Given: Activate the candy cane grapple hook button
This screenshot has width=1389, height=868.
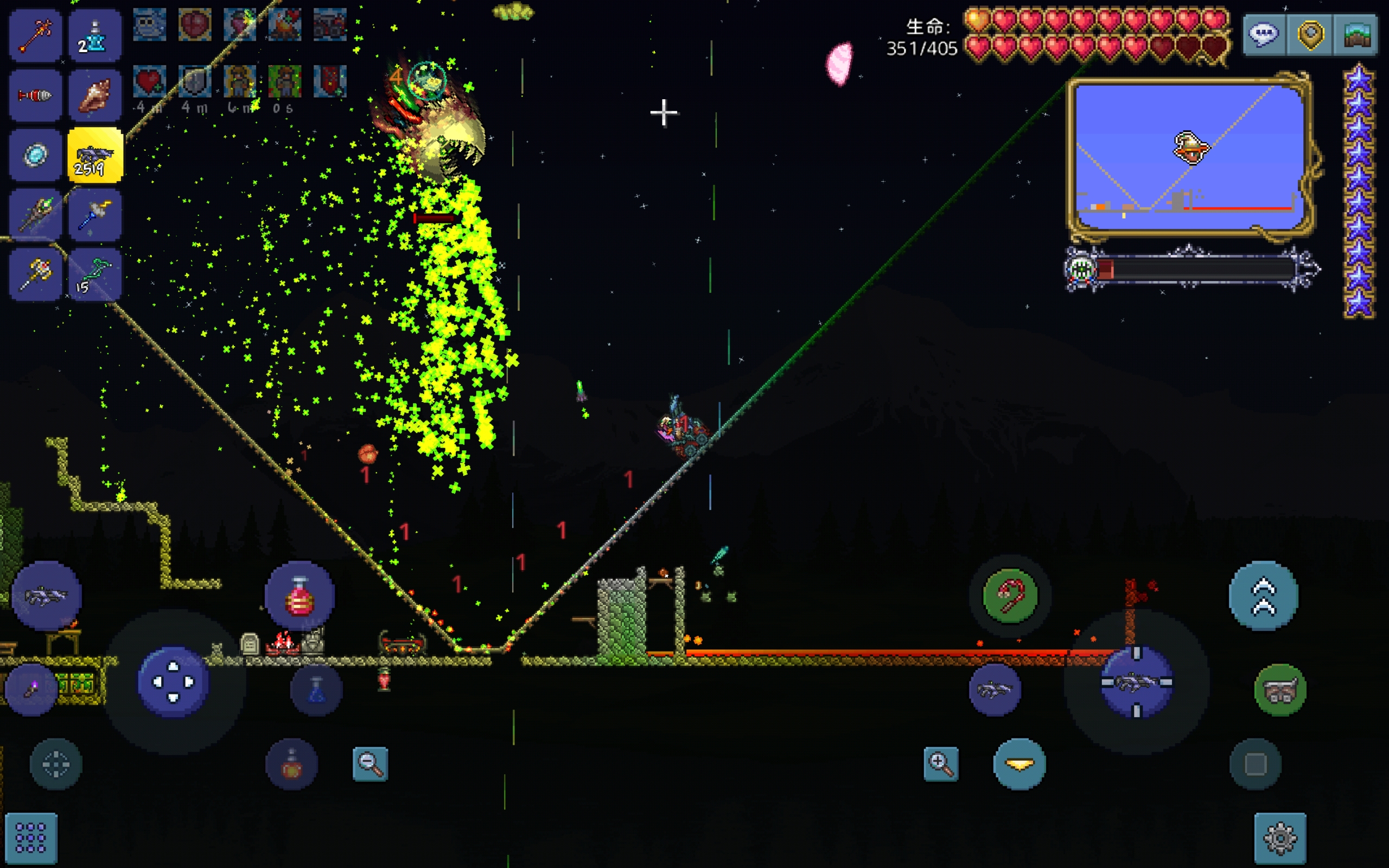Looking at the screenshot, I should (x=1010, y=596).
